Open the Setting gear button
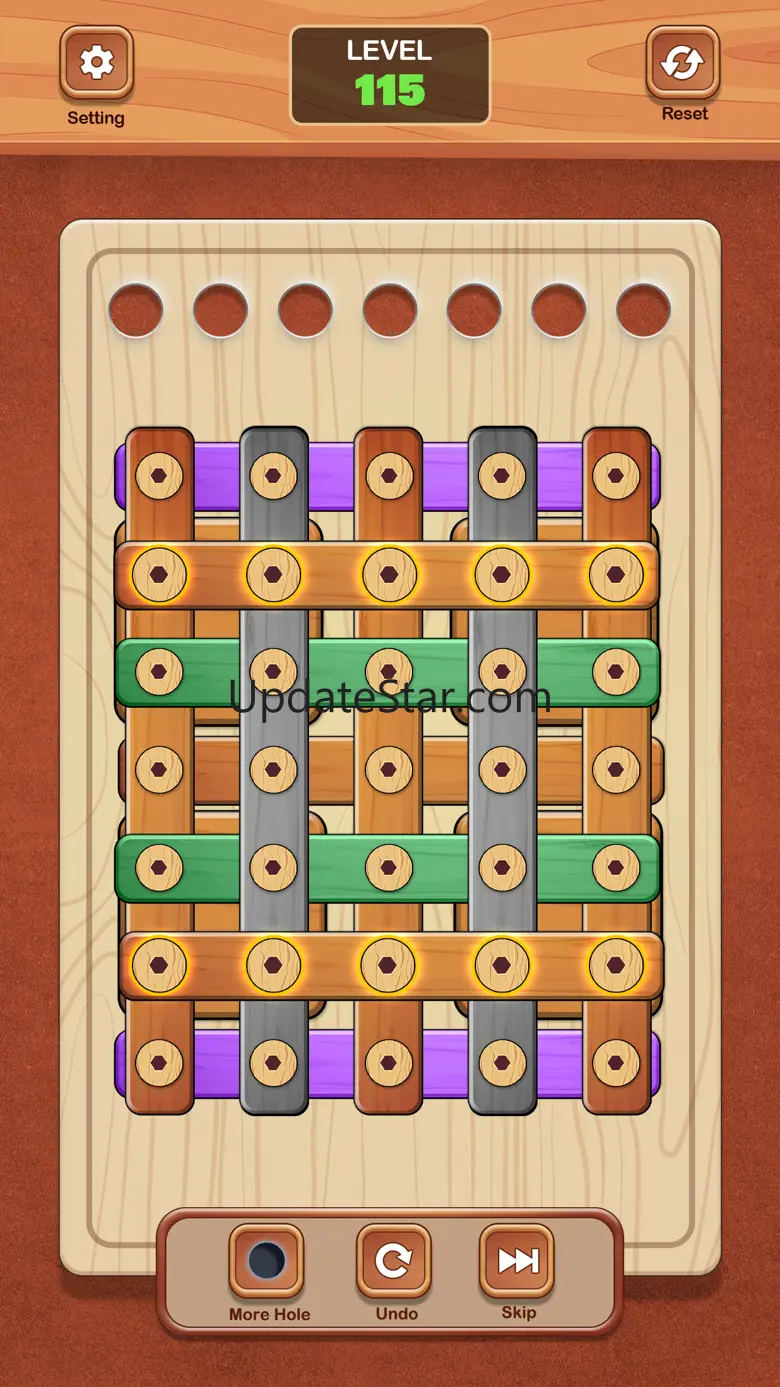Image resolution: width=780 pixels, height=1387 pixels. coord(96,64)
